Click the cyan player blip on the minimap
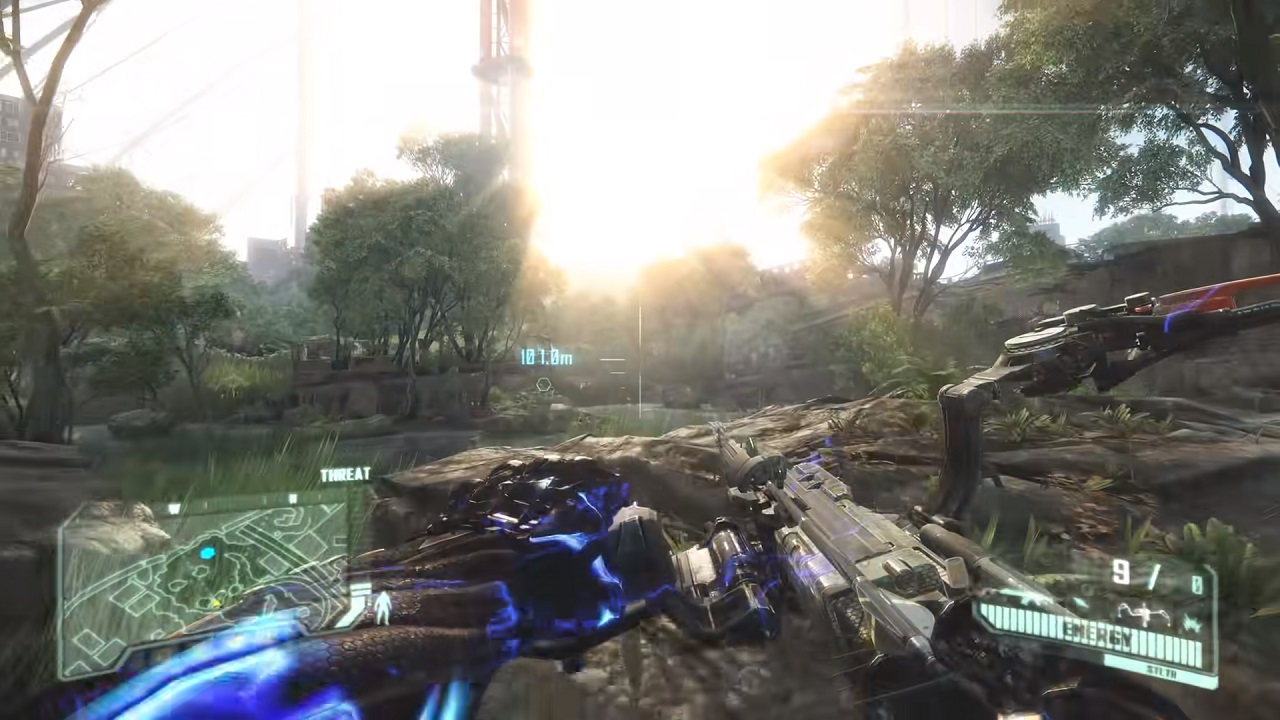This screenshot has width=1280, height=720. [207, 553]
